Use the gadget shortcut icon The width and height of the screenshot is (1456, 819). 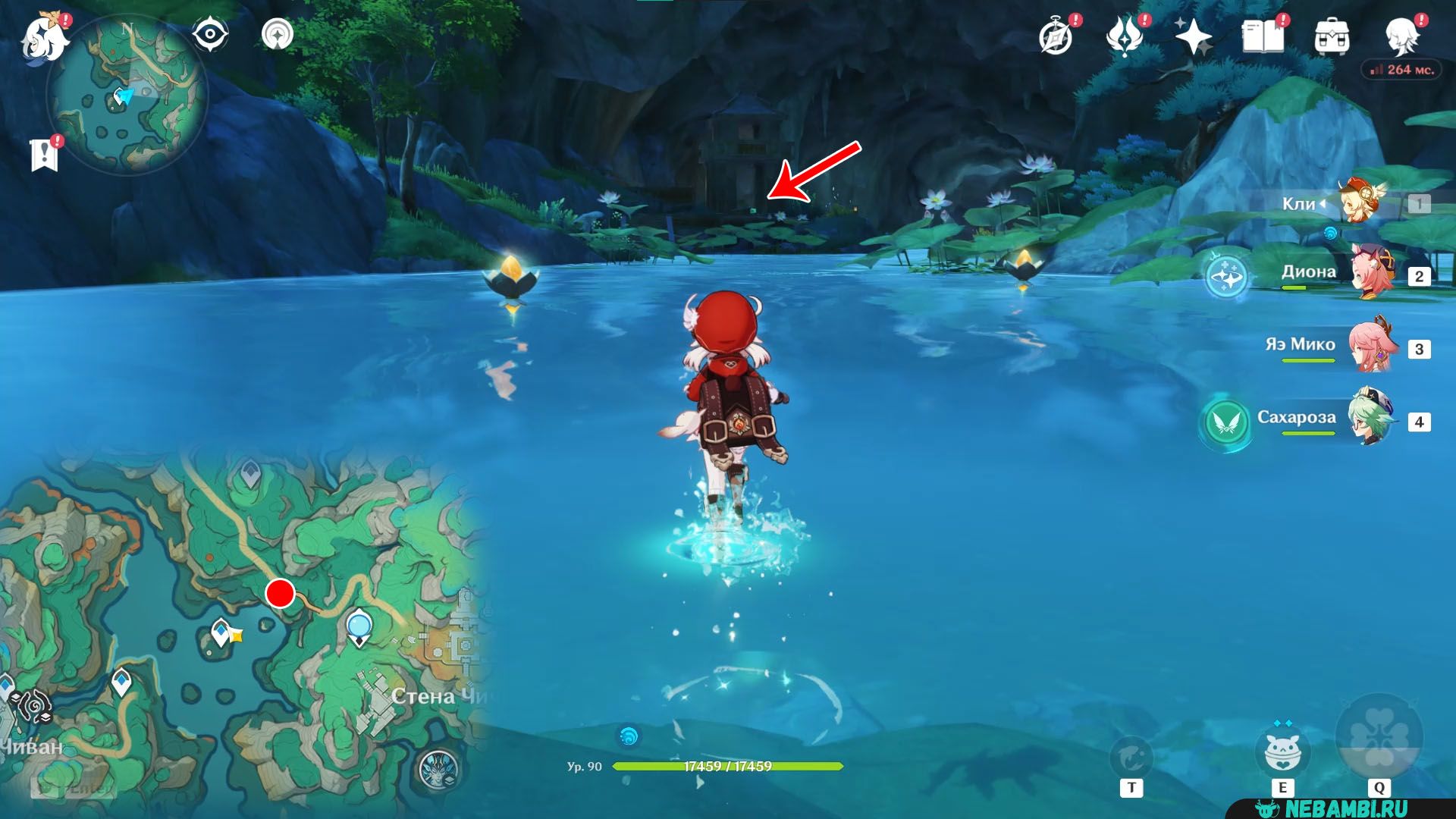click(x=1131, y=757)
